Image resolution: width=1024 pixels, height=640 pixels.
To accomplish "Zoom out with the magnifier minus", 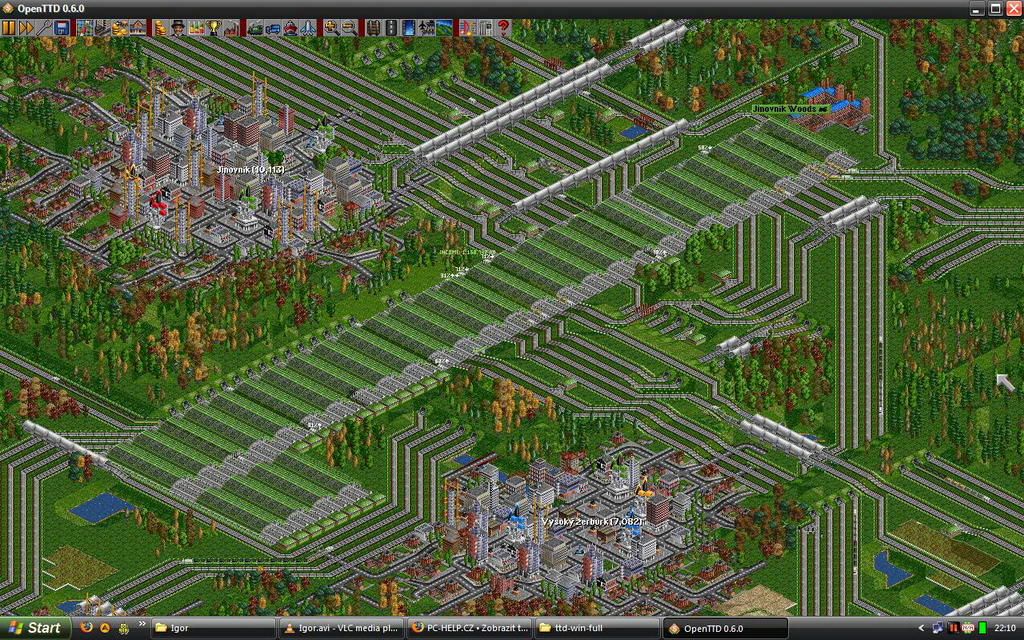I will coord(348,28).
